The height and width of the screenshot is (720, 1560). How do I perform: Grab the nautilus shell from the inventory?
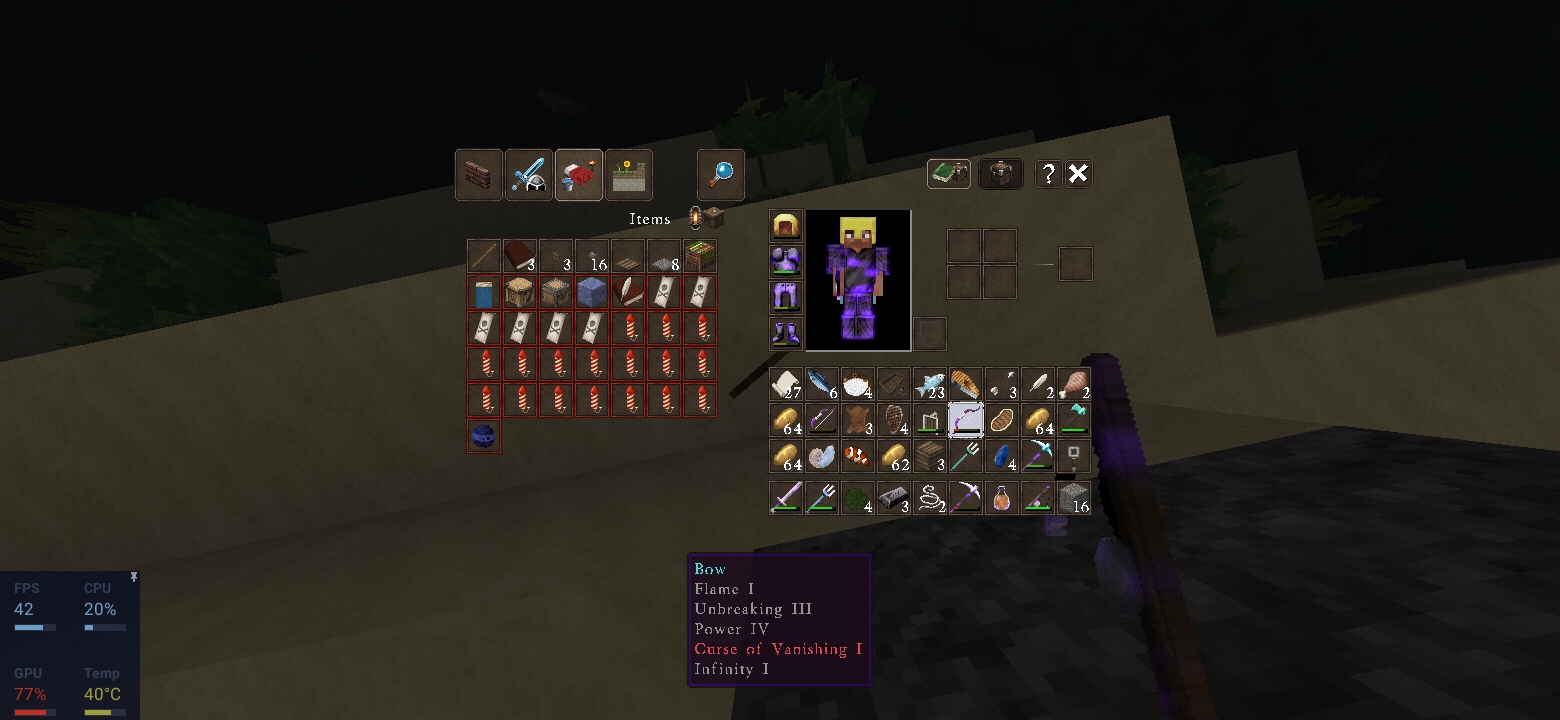click(822, 456)
